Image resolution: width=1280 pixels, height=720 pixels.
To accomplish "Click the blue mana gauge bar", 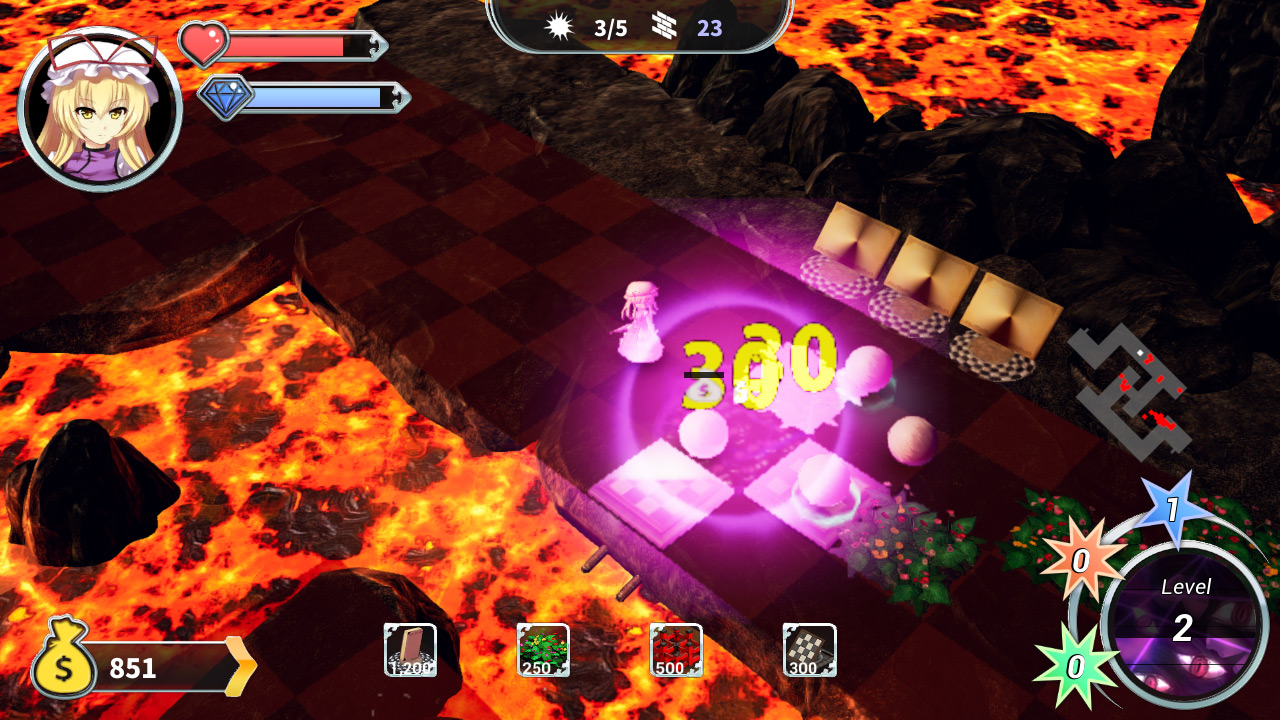I will [x=320, y=95].
